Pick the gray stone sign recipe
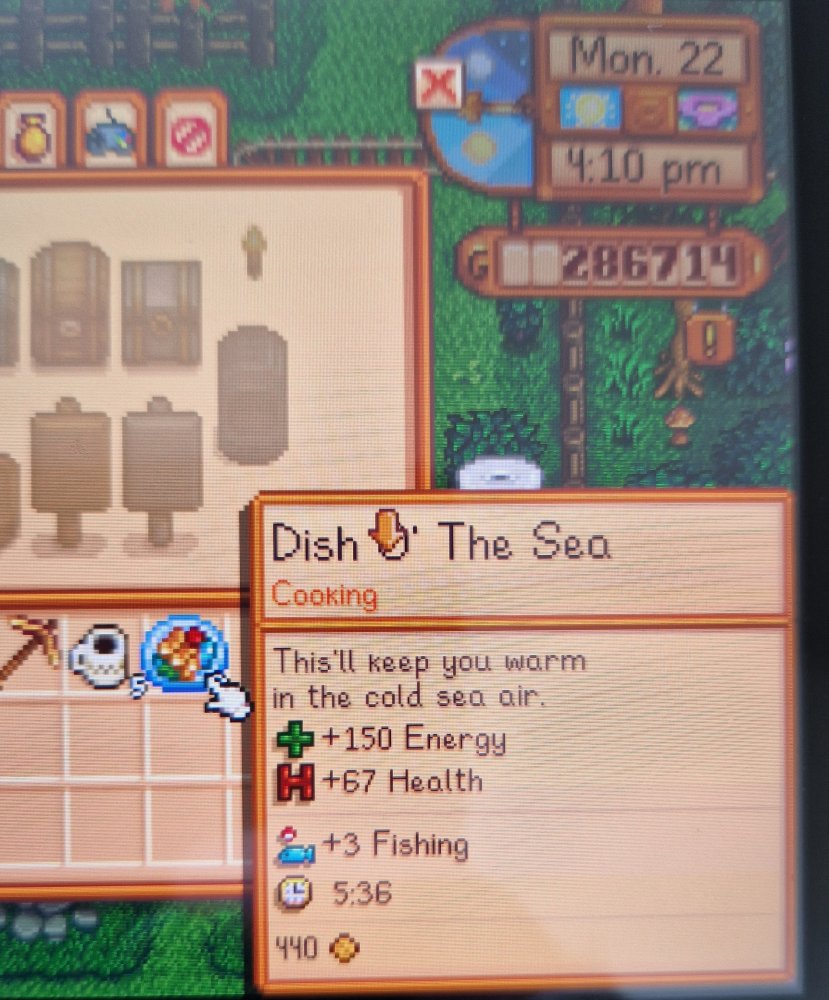The image size is (829, 1000). [x=162, y=468]
